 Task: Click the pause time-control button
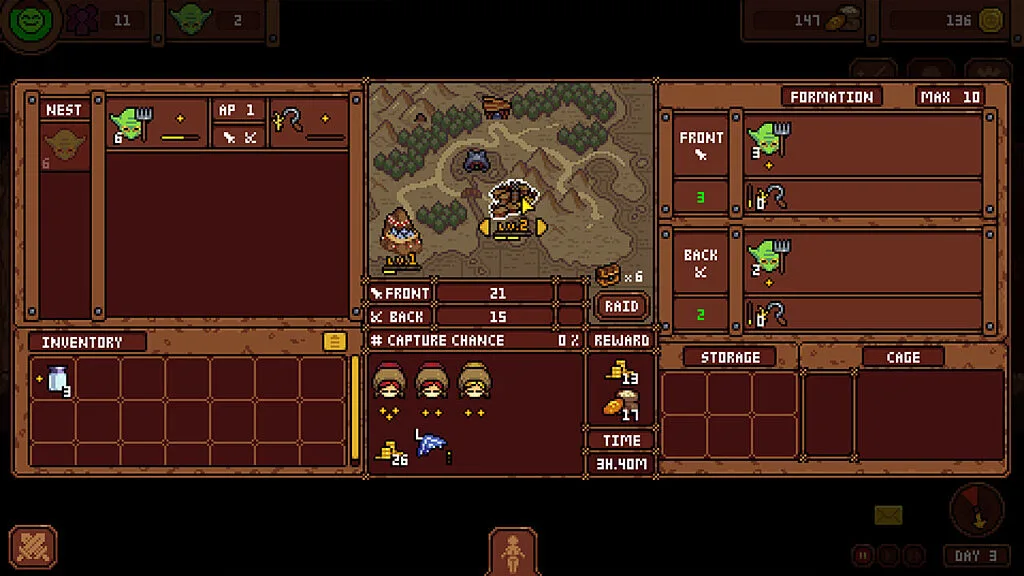point(862,555)
